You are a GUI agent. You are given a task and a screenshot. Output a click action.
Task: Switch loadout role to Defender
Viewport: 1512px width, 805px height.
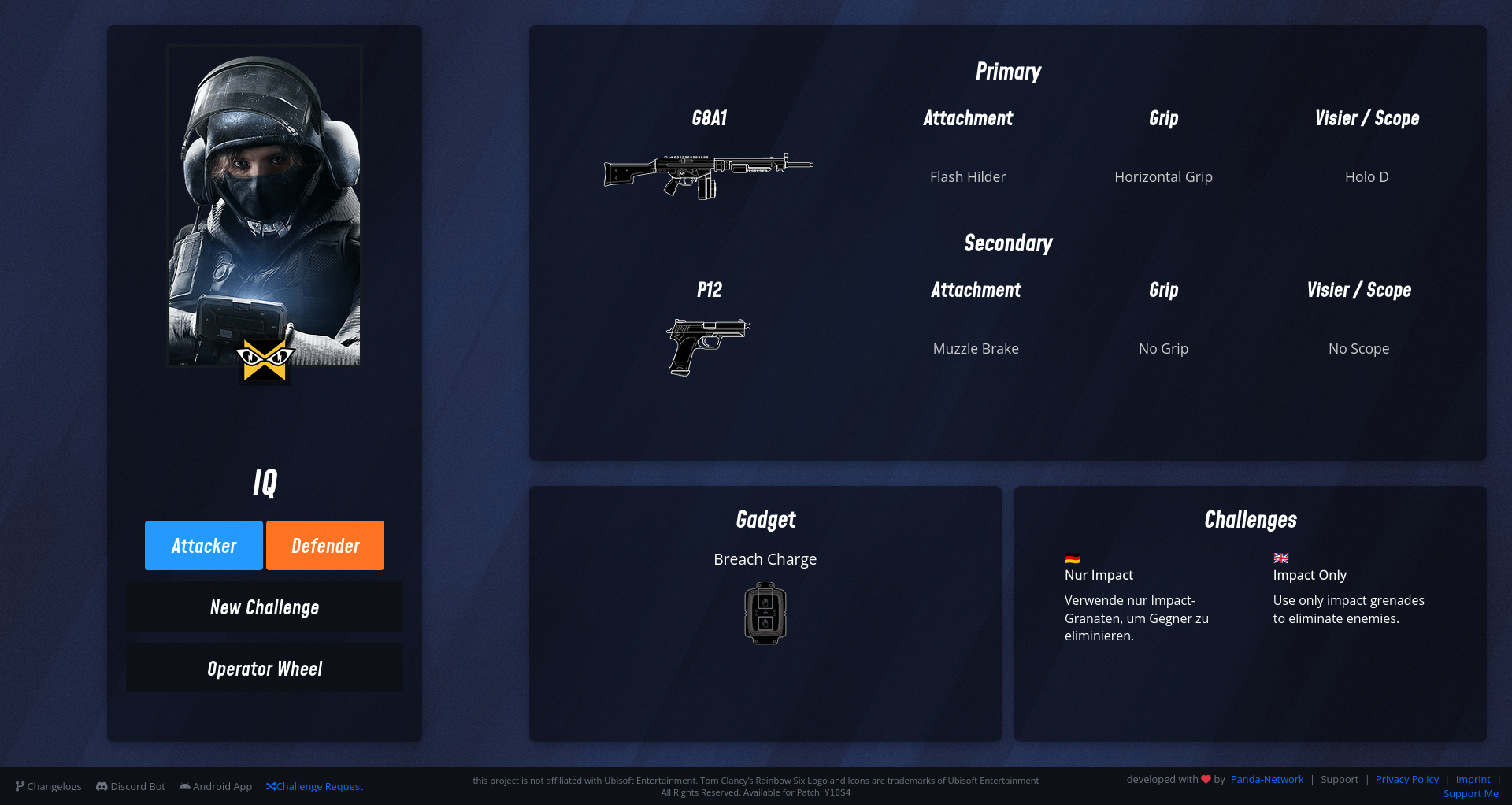click(324, 545)
